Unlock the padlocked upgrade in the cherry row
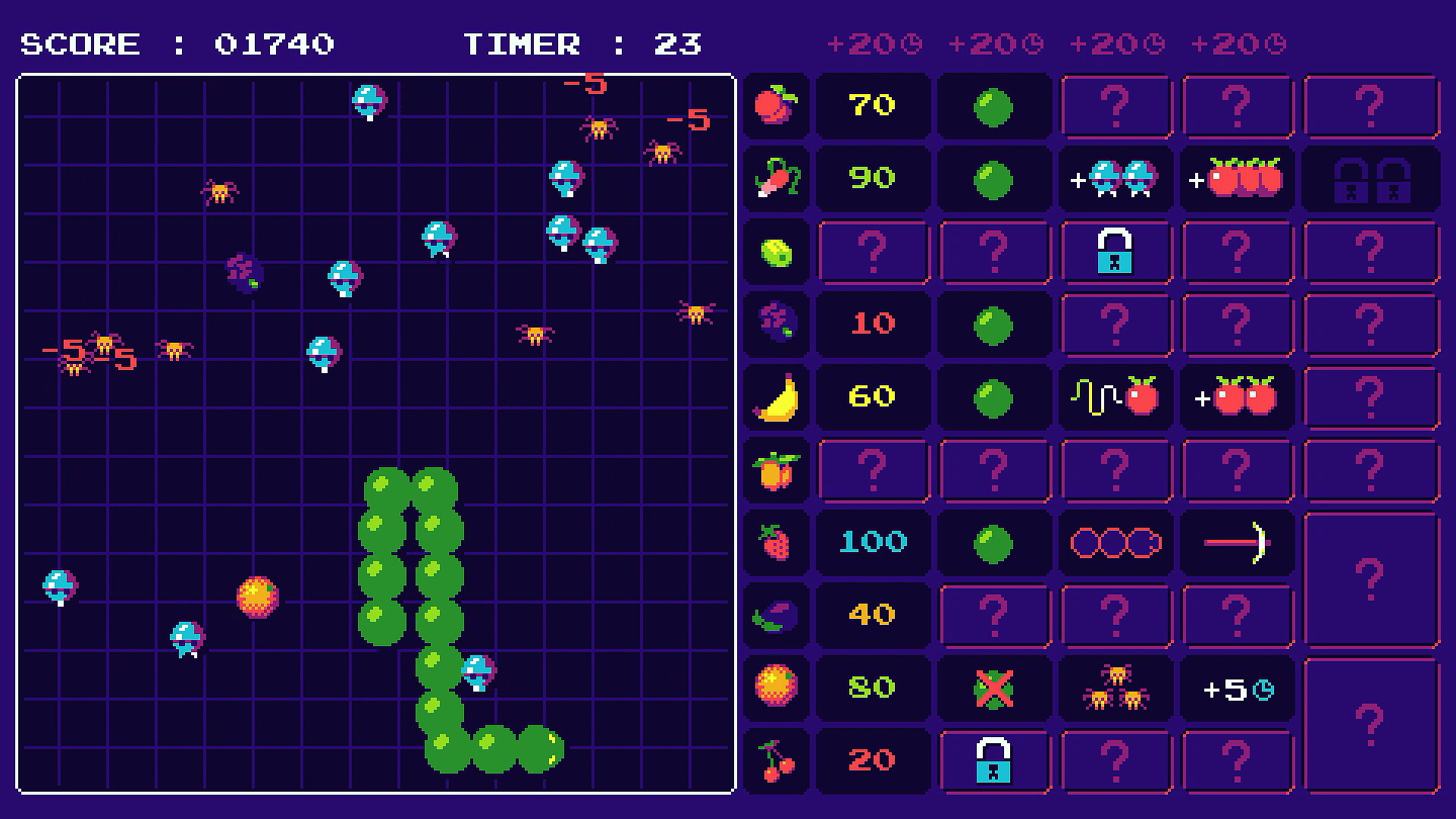1456x819 pixels. (x=994, y=761)
